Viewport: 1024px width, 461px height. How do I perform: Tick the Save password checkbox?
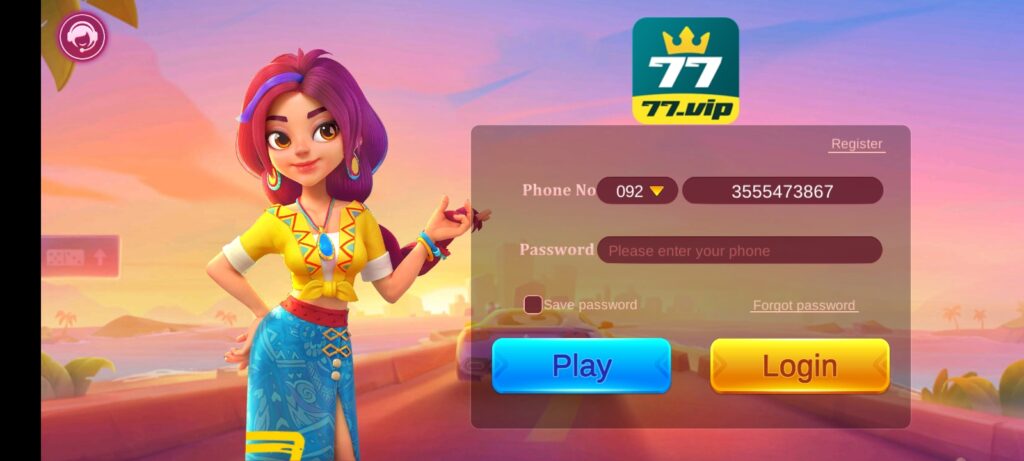tap(533, 304)
